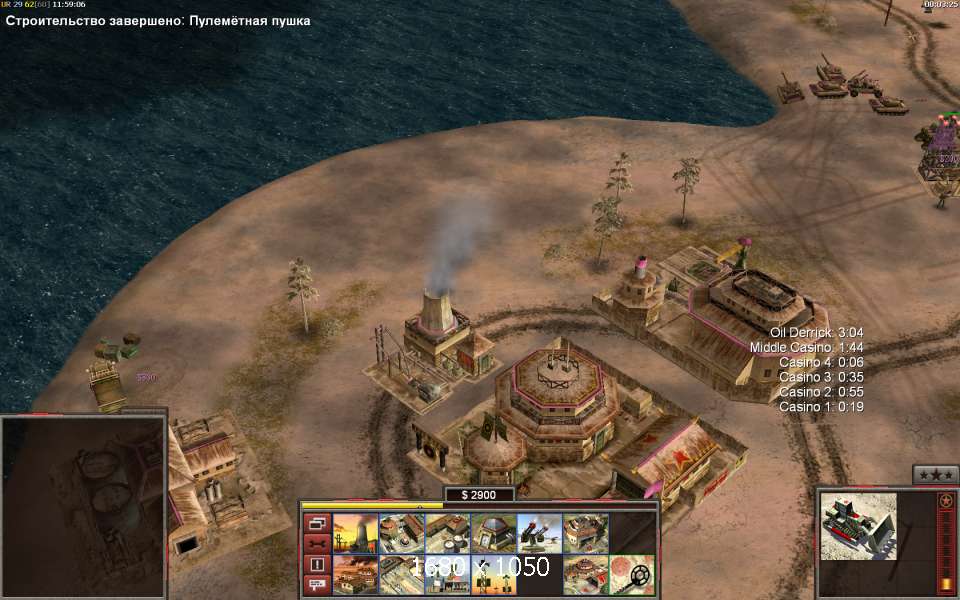Open the chat bubble communicator button
Image resolution: width=960 pixels, height=600 pixels.
316,585
